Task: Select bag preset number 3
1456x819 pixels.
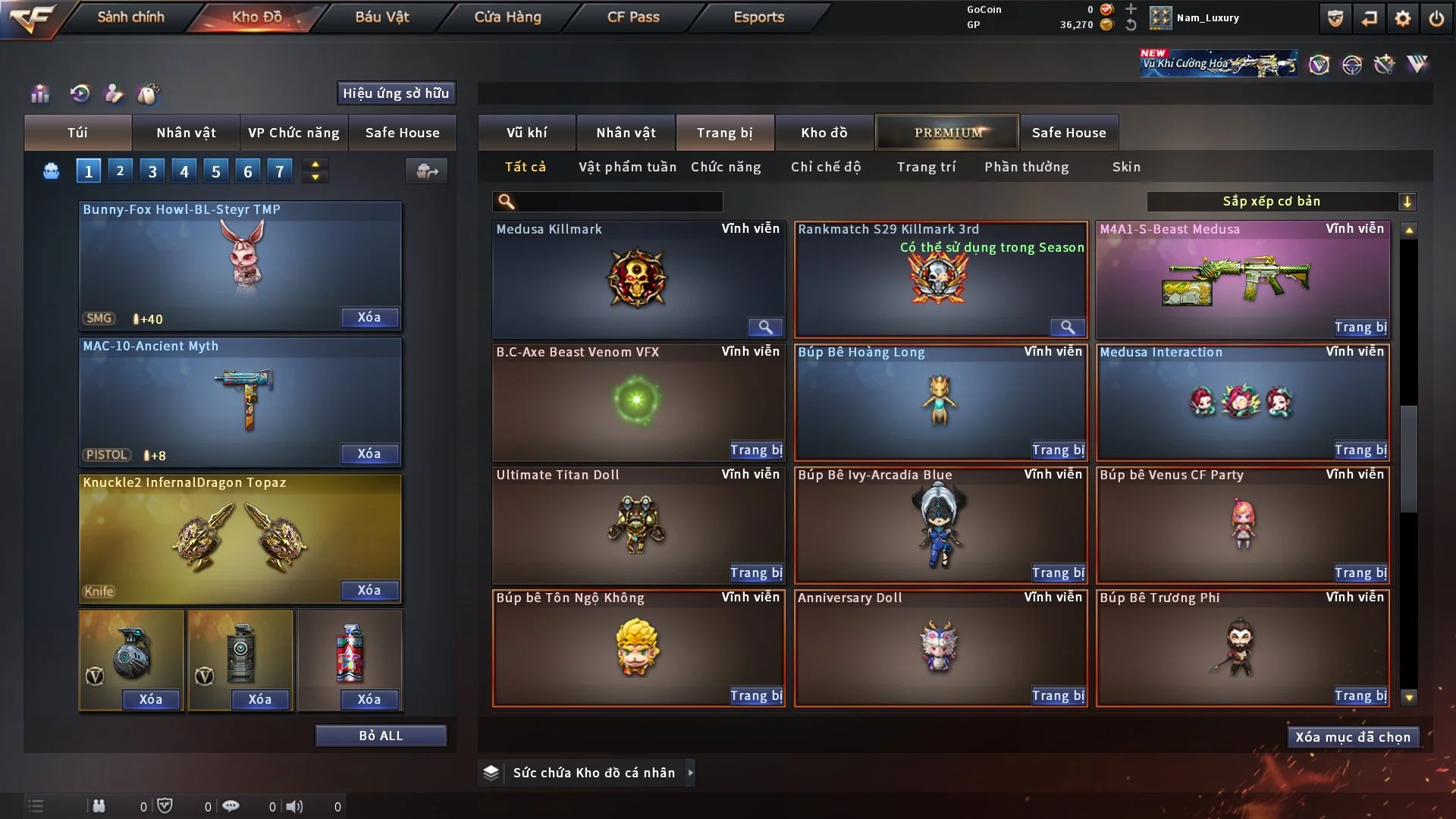Action: (152, 171)
